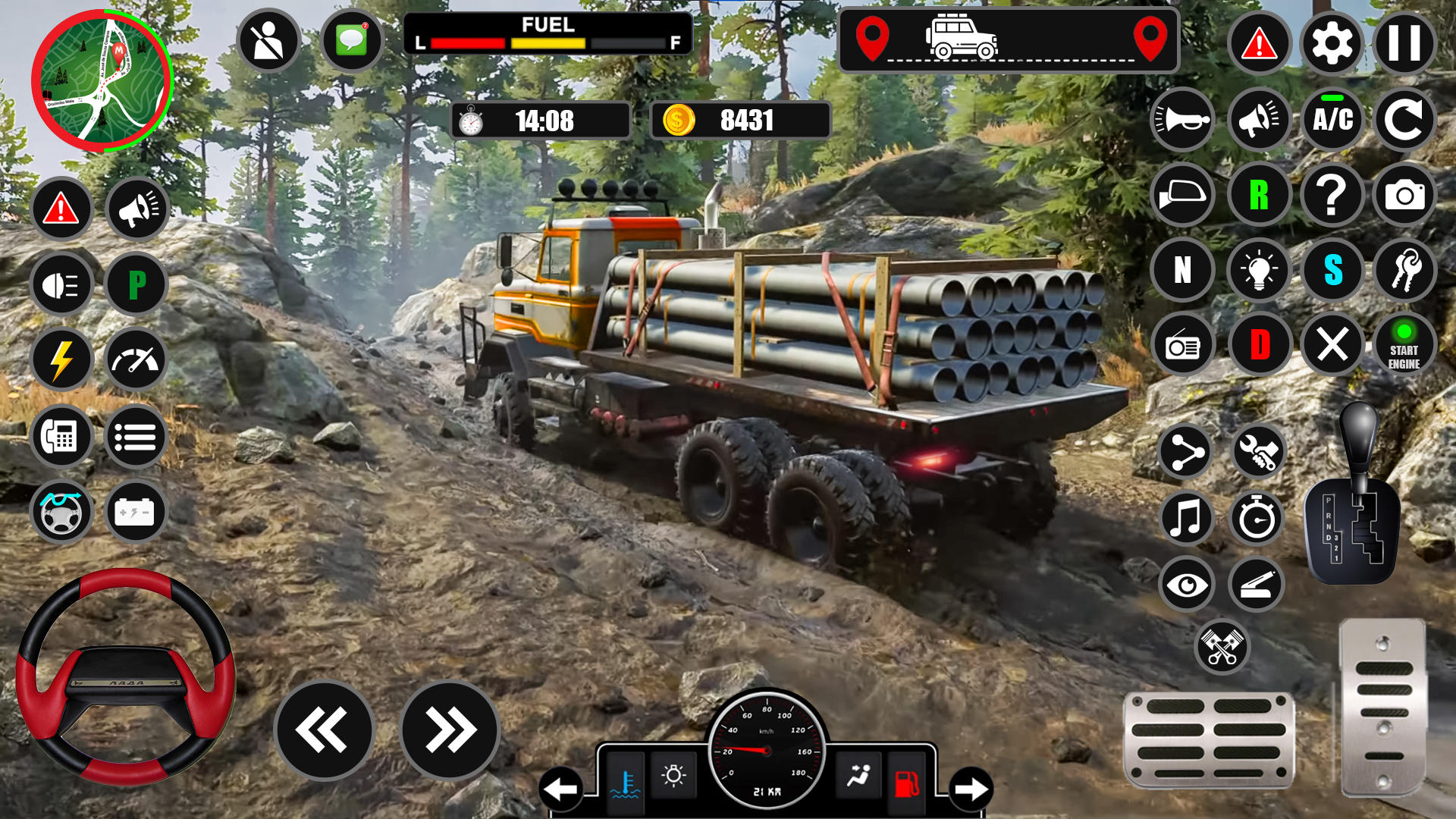Open the hamburger list icon on the left

point(136,437)
